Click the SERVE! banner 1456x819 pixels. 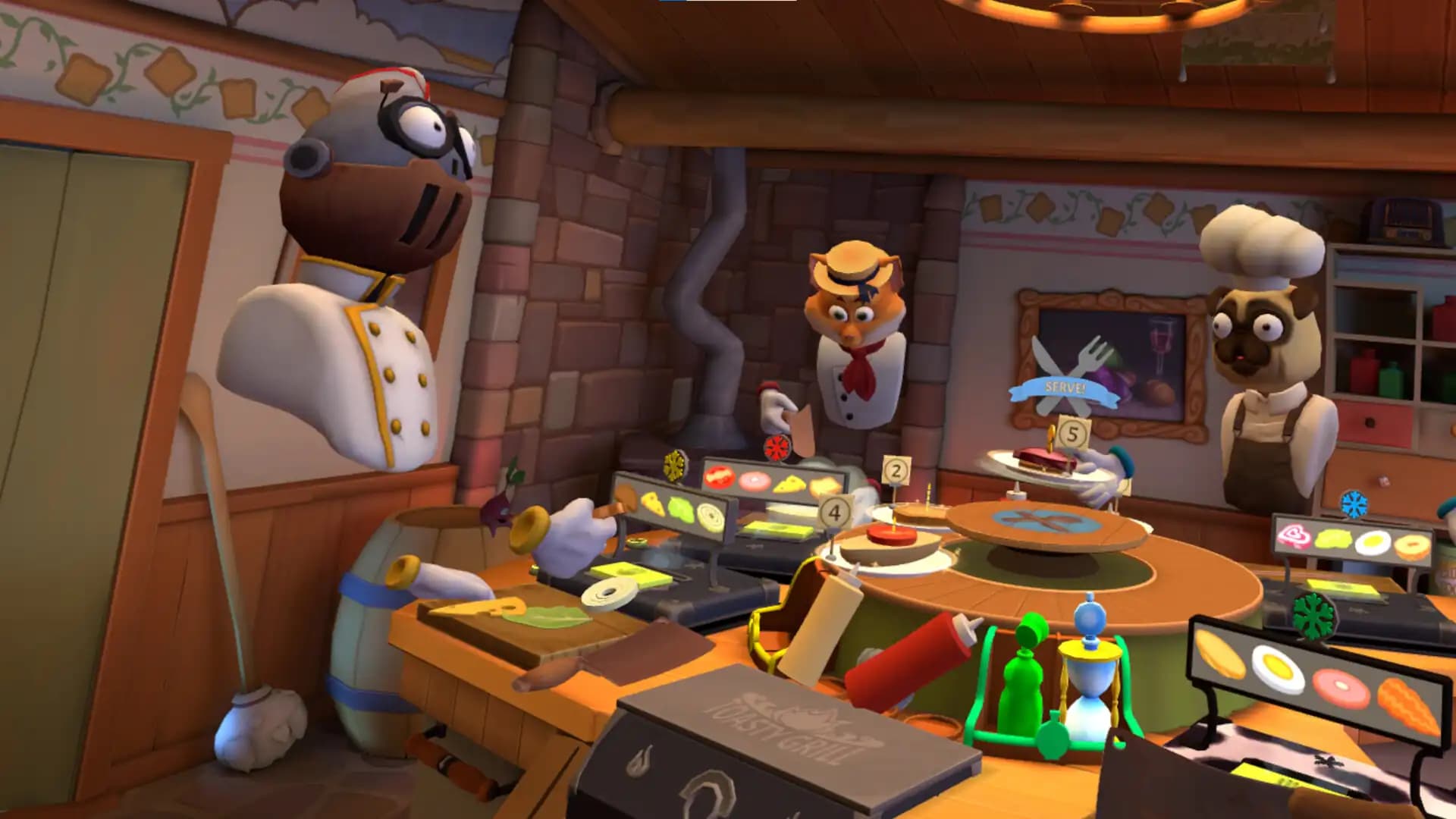point(1064,389)
